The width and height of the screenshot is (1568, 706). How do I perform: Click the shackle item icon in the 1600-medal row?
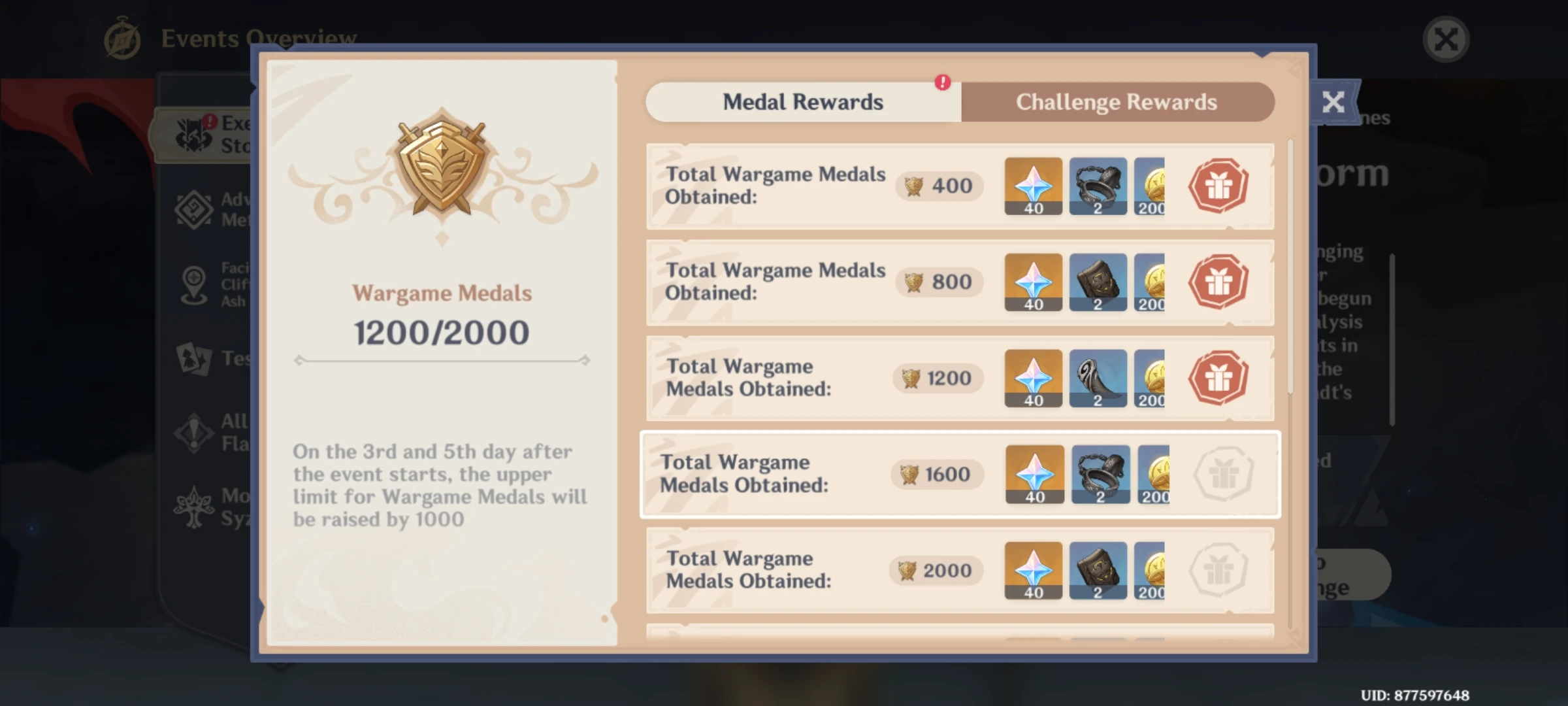pyautogui.click(x=1100, y=474)
